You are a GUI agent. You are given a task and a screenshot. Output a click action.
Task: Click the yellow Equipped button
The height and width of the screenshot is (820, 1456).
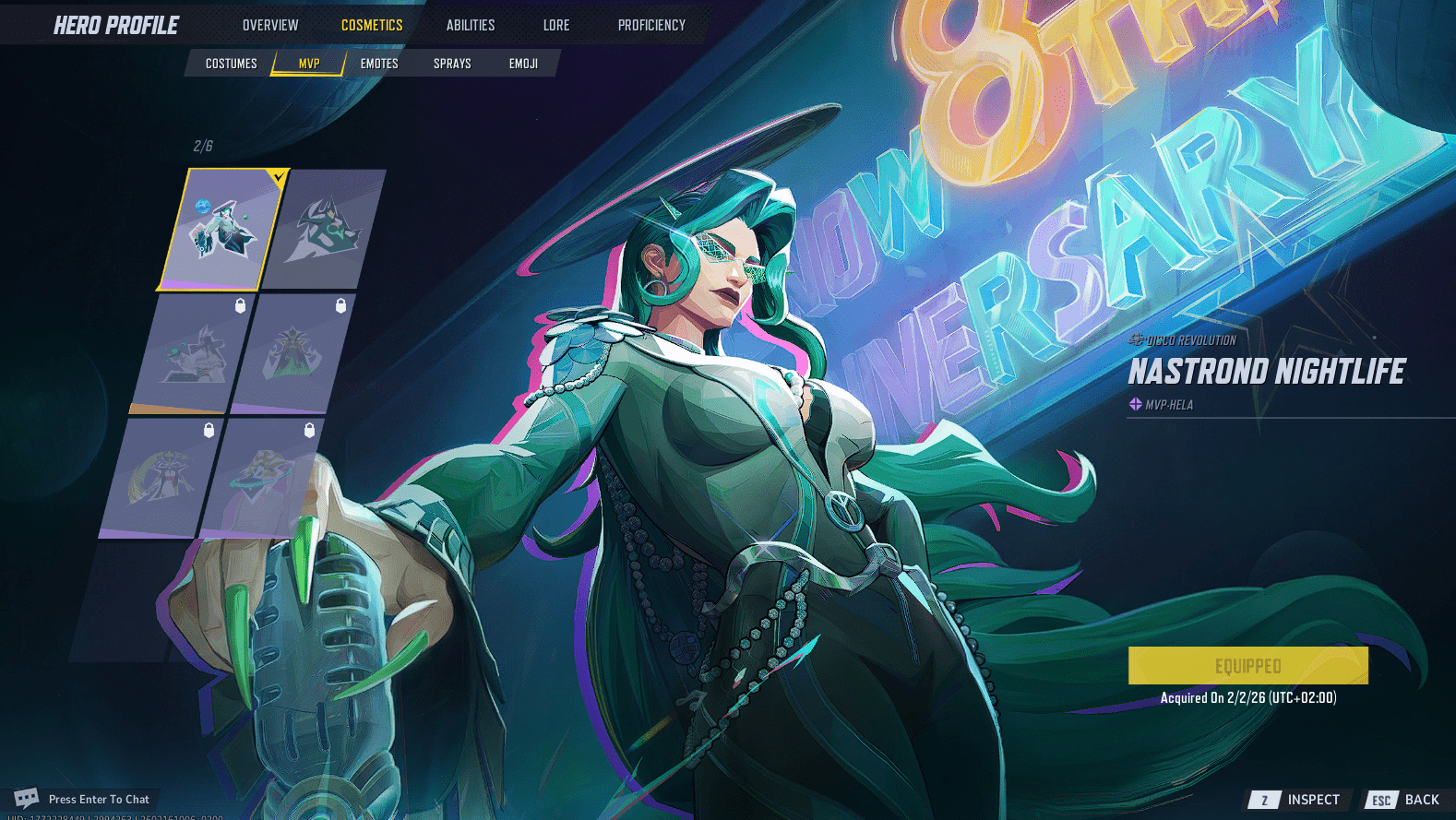(1247, 664)
